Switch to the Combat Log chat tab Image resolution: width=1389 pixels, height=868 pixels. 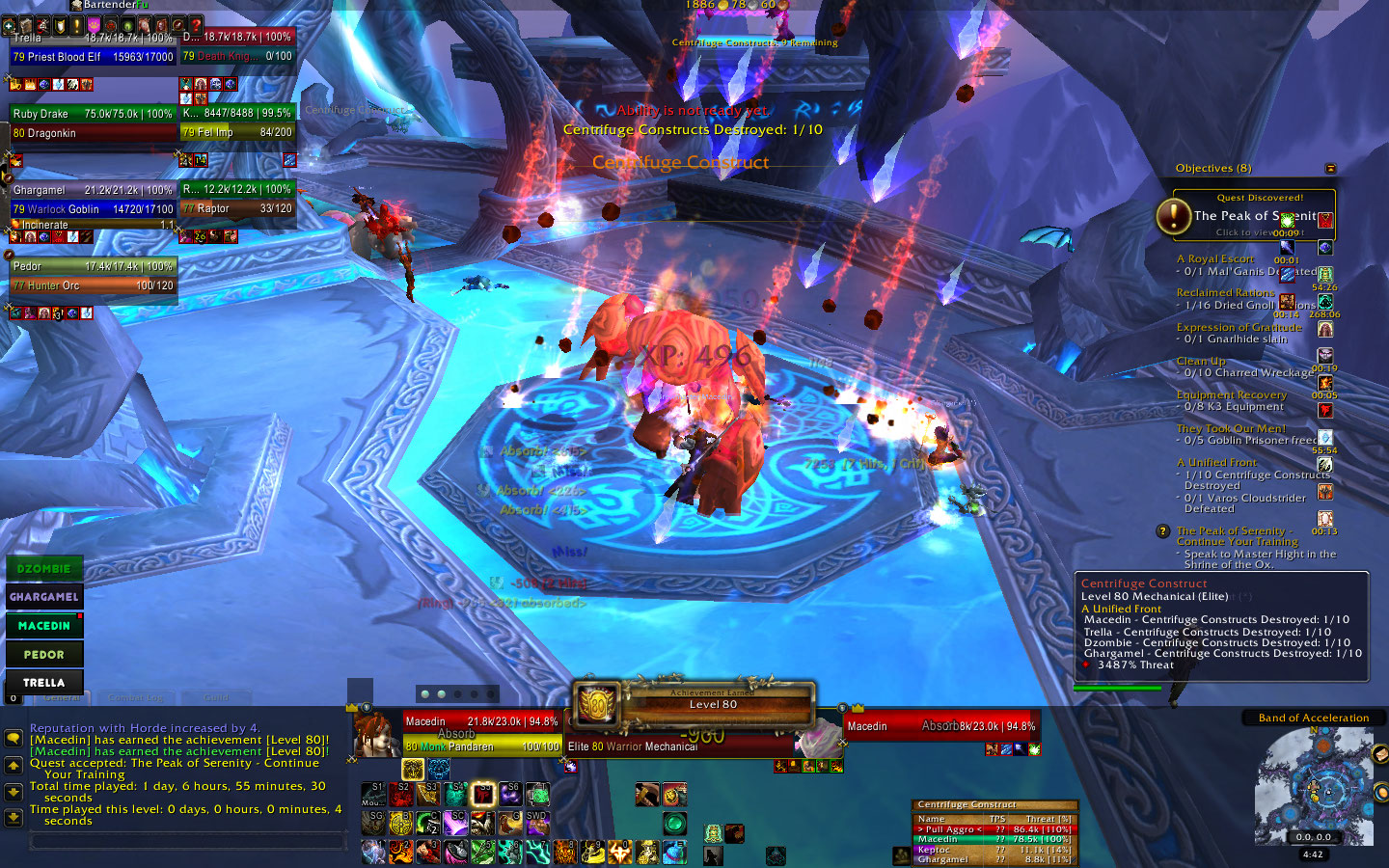click(x=136, y=697)
